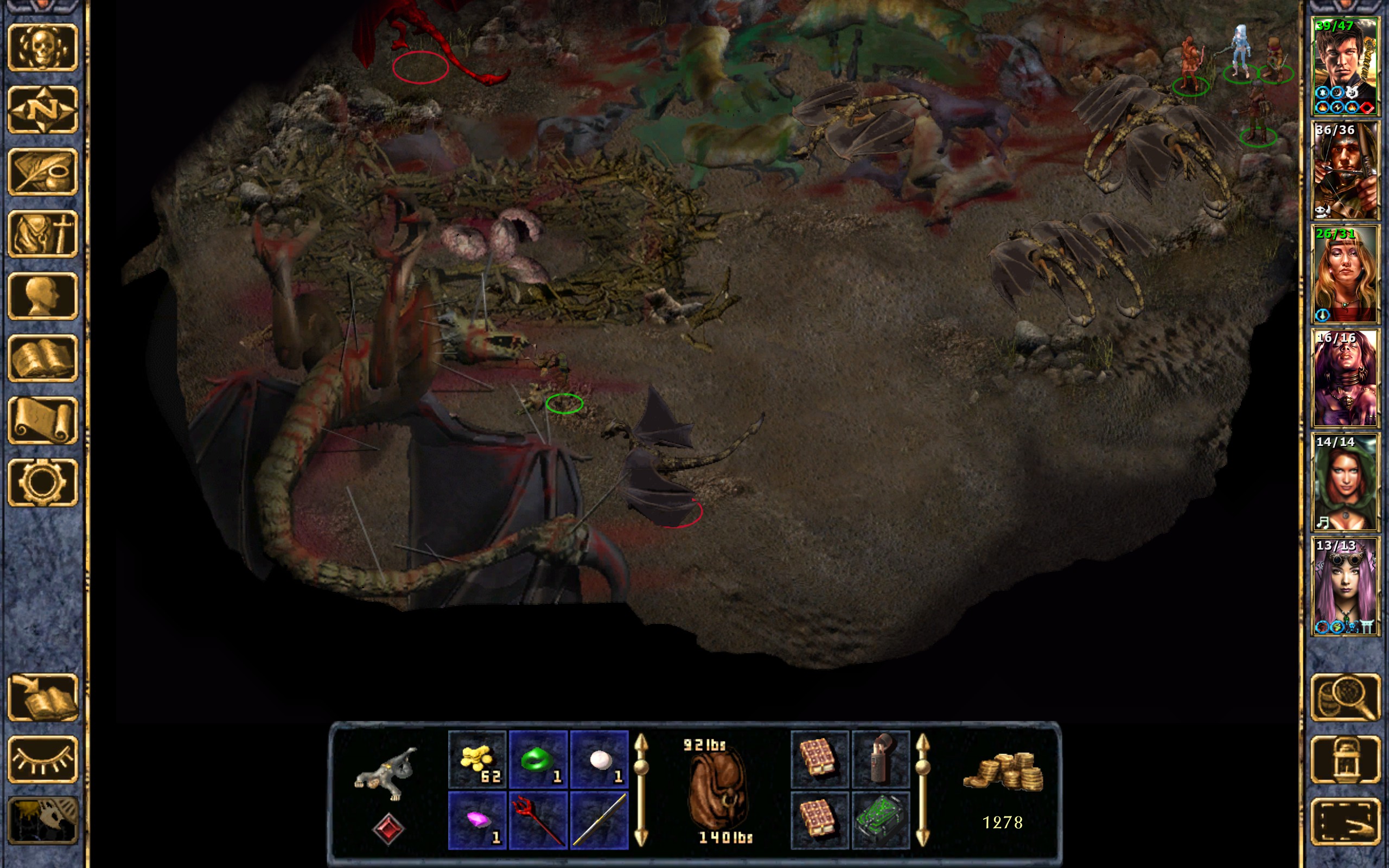1389x868 pixels.
Task: Pick up the 62 gold pile
Action: (477, 759)
